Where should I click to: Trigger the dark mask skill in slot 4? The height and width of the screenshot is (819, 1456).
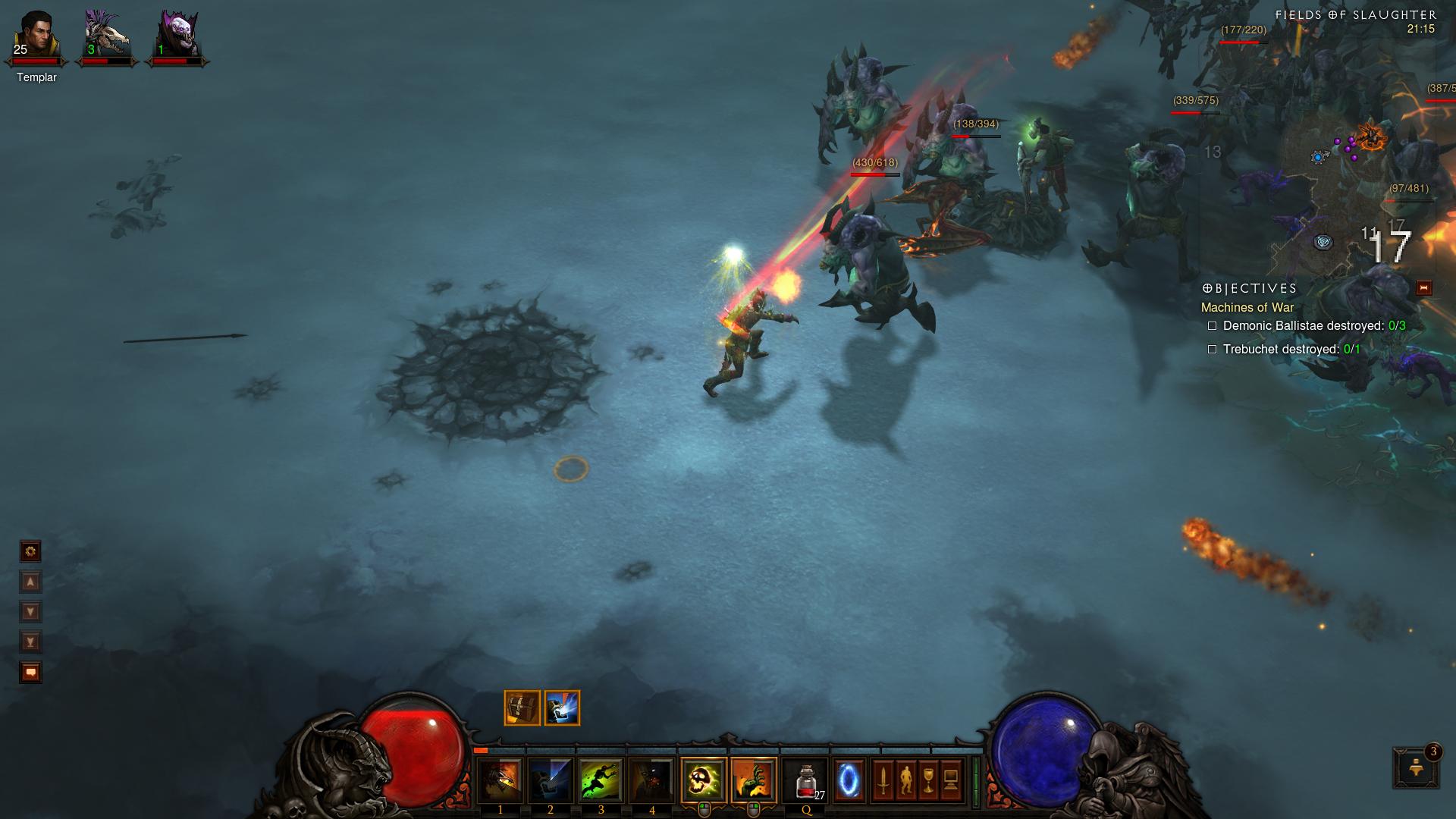click(x=651, y=780)
